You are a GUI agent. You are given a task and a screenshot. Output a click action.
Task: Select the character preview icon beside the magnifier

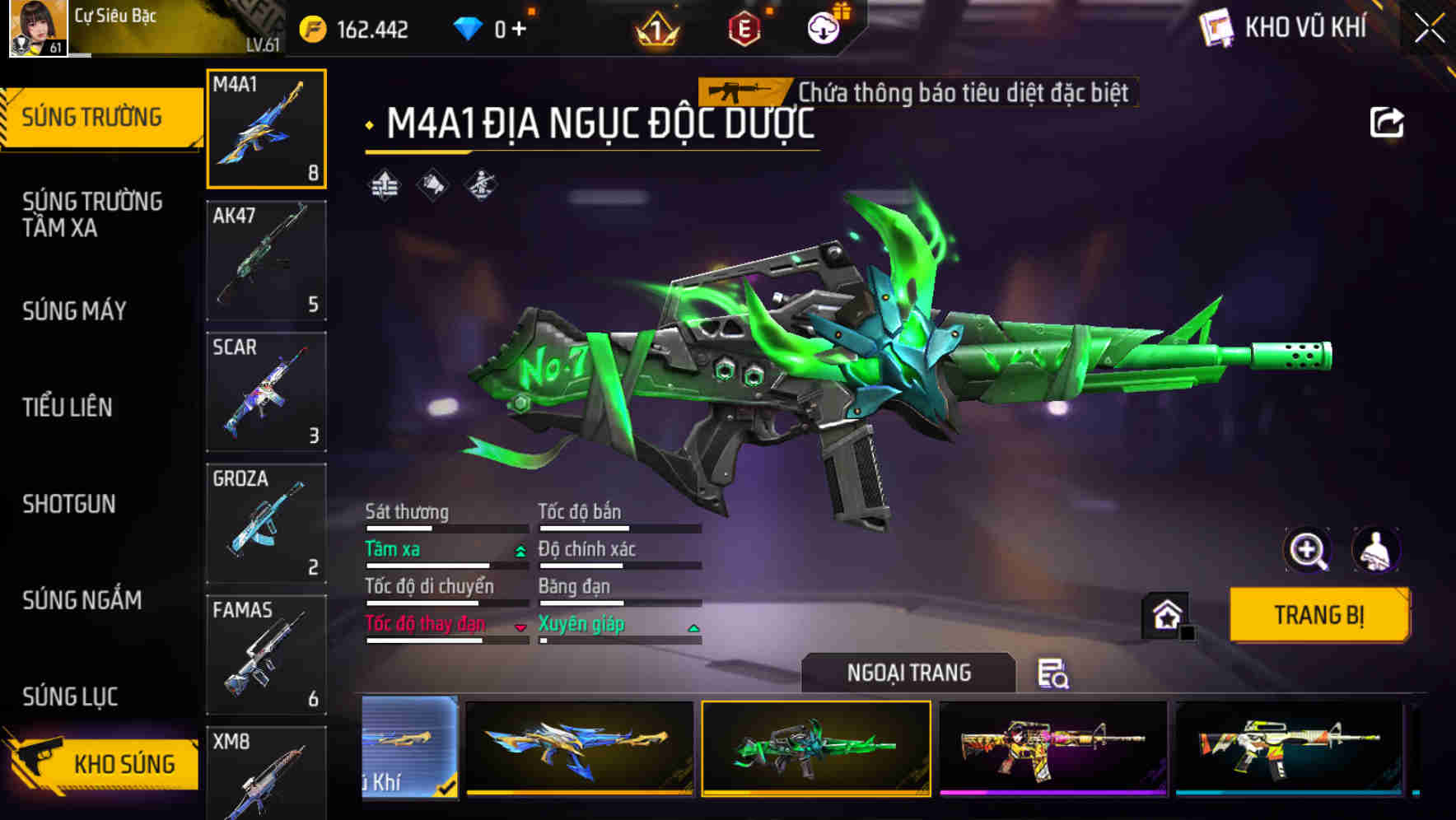1374,550
